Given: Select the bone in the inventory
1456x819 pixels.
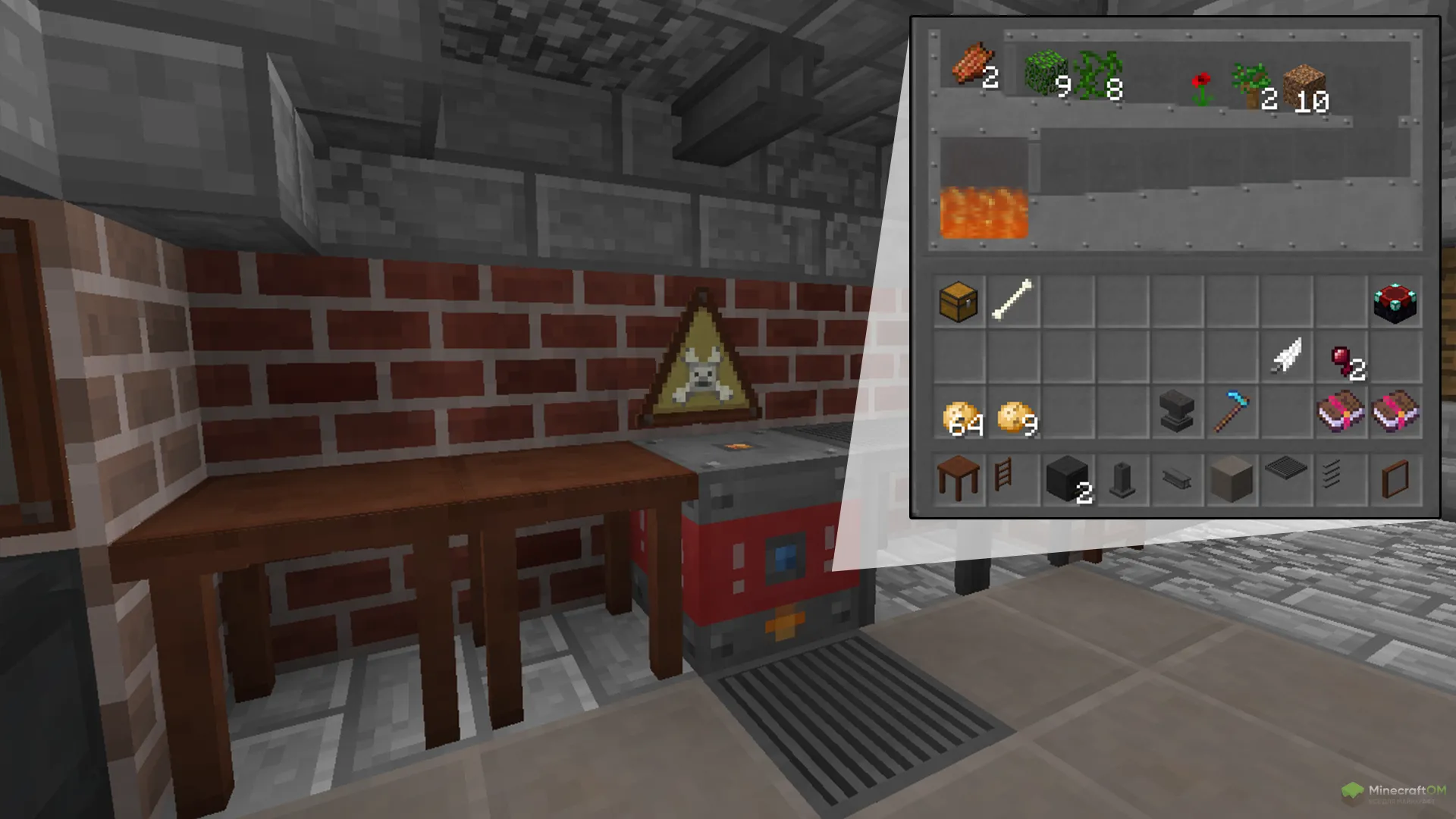Looking at the screenshot, I should 1012,300.
